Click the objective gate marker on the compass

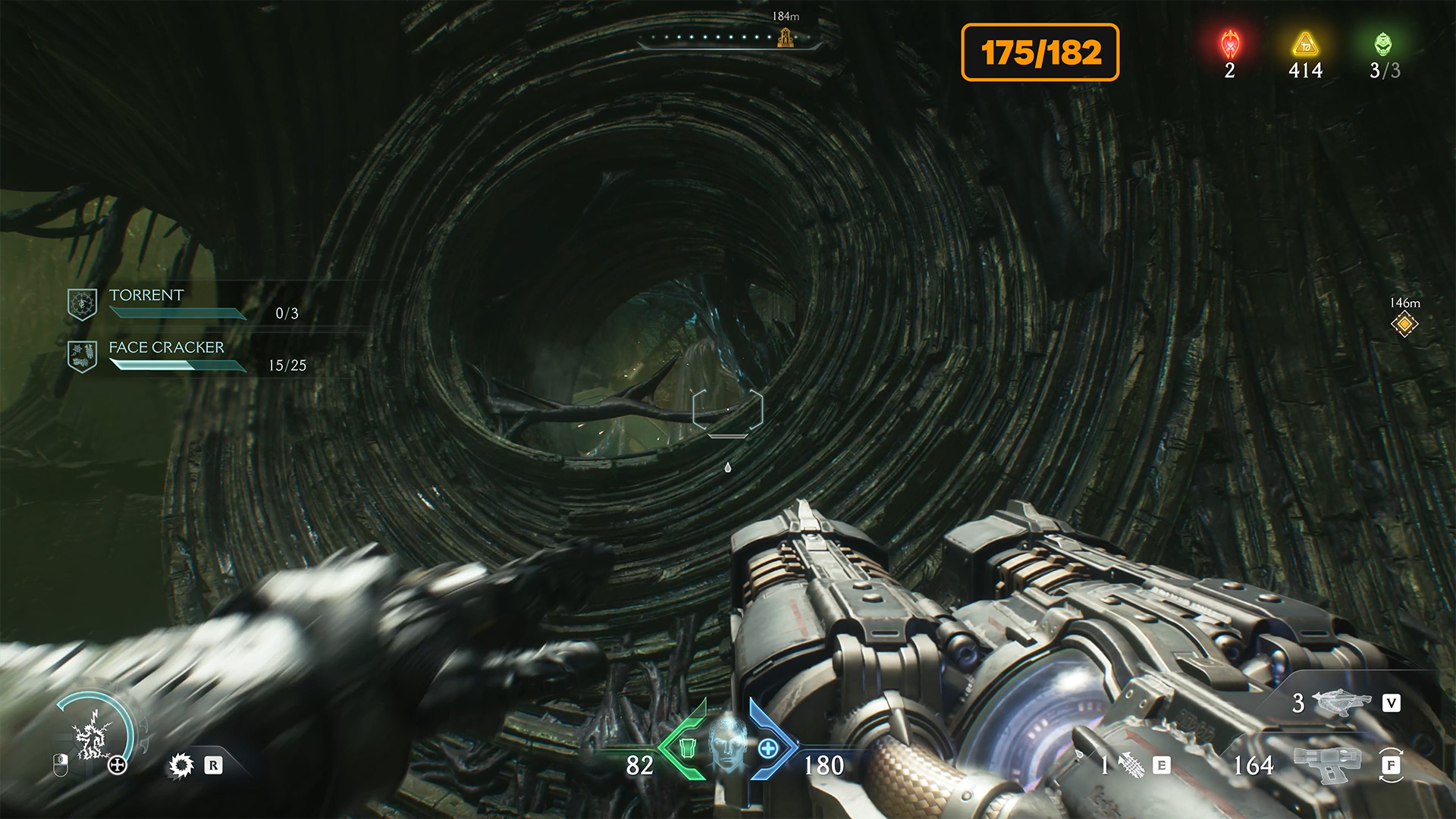pyautogui.click(x=786, y=36)
